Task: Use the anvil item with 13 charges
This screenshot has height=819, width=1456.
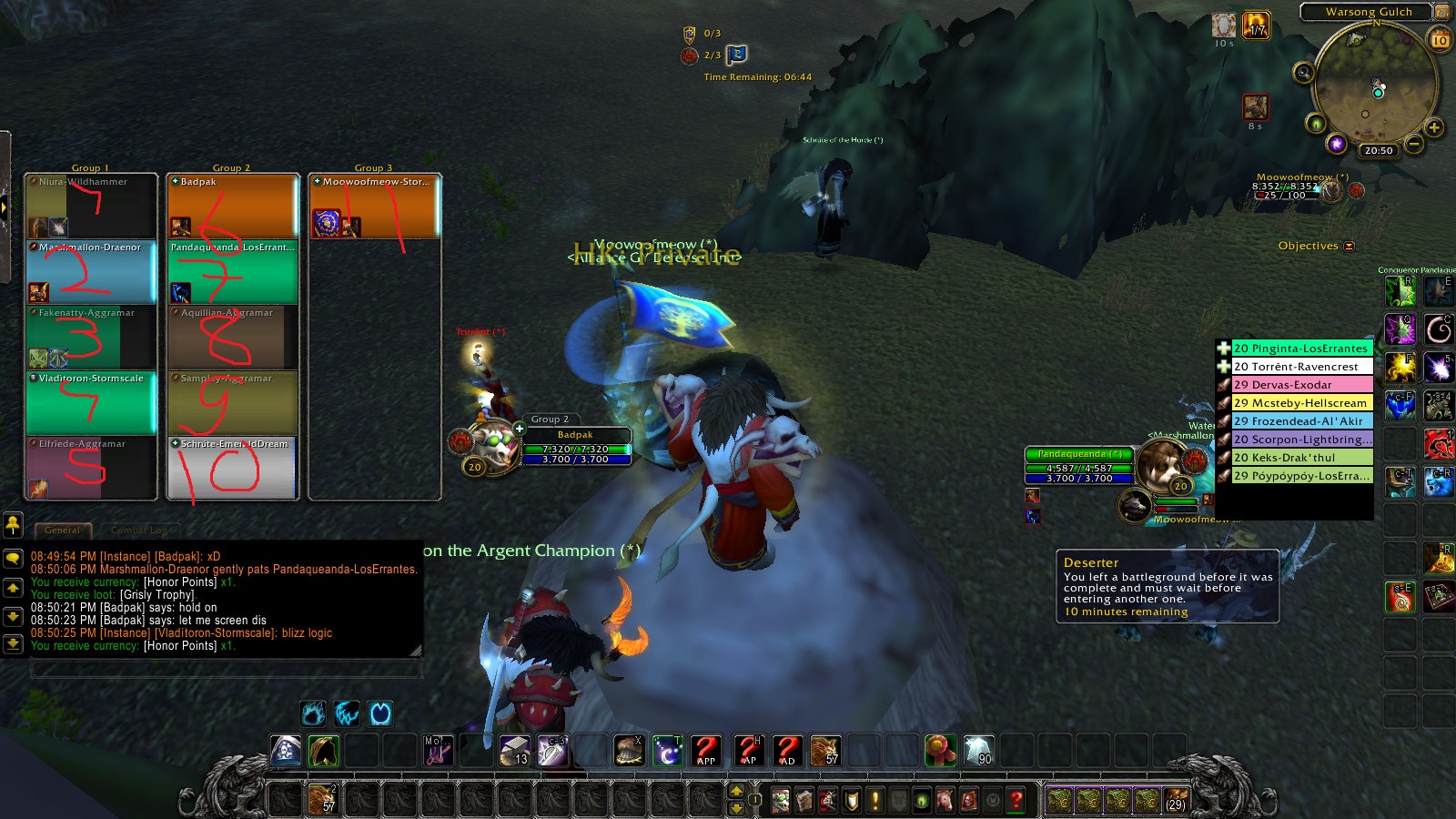Action: point(514,750)
